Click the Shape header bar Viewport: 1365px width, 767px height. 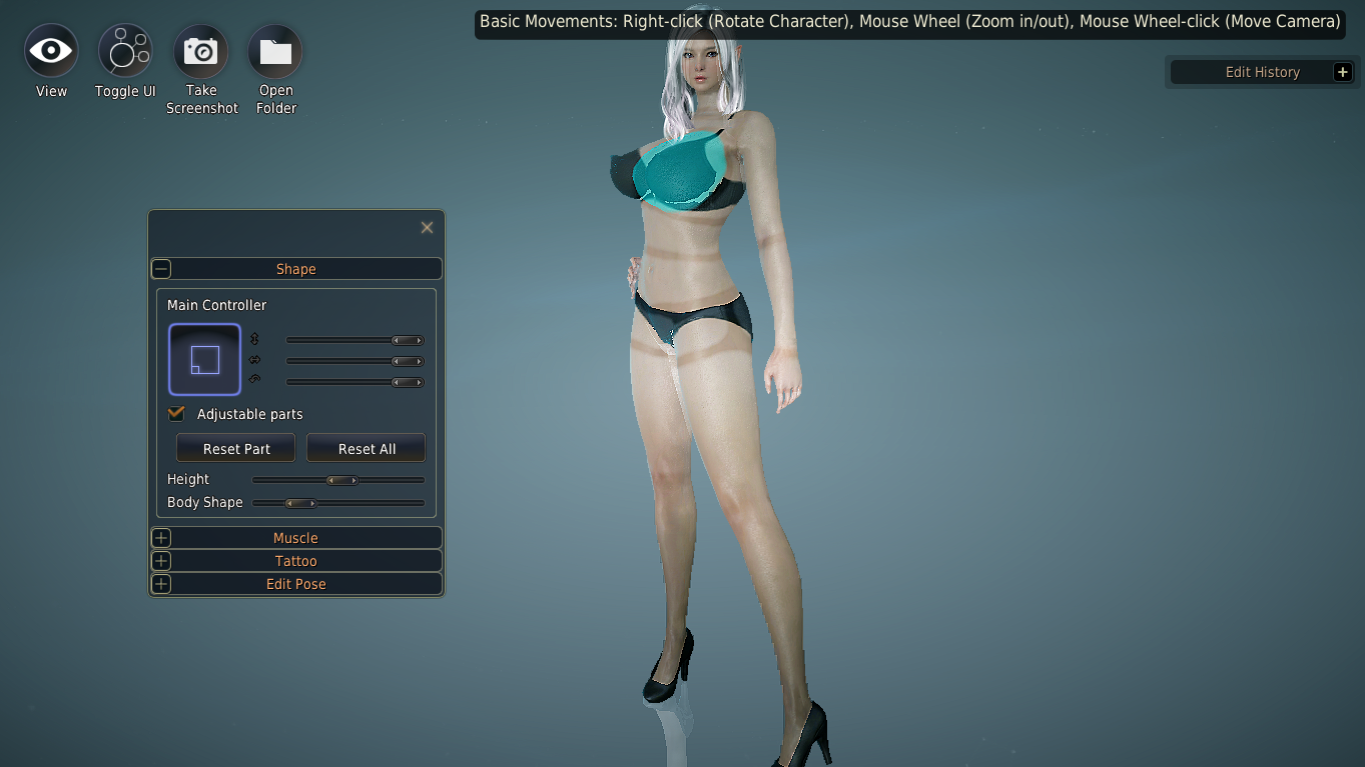(296, 268)
